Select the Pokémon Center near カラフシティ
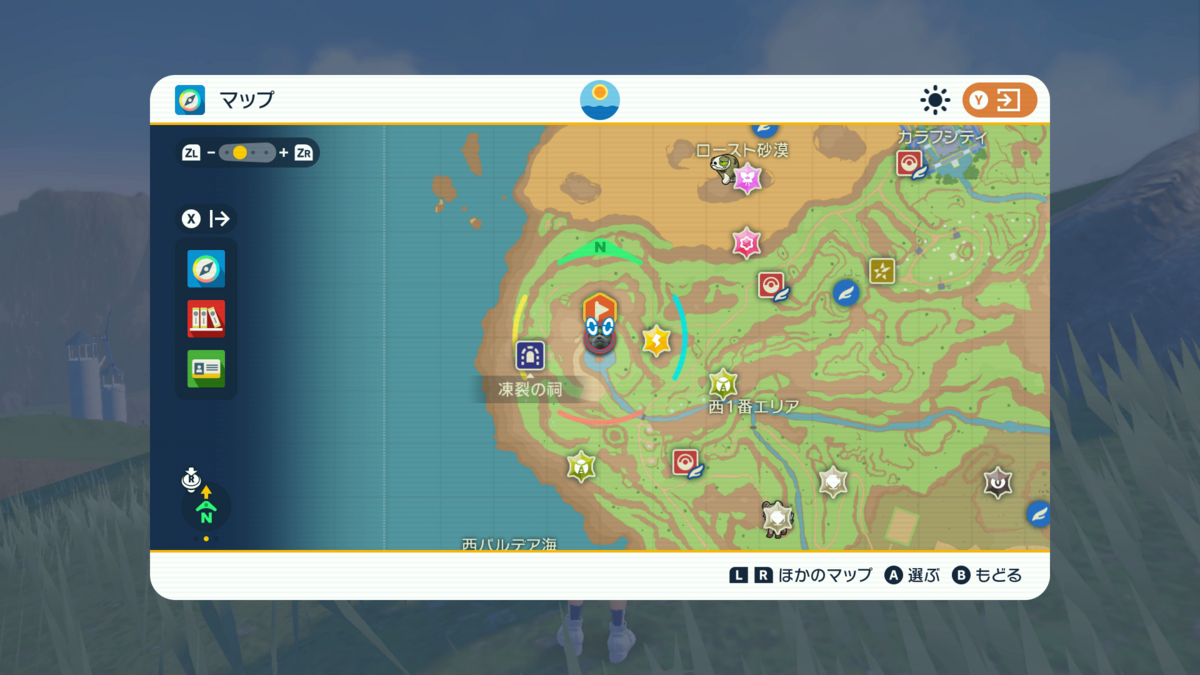Screen dimensions: 1200x675 [910, 164]
